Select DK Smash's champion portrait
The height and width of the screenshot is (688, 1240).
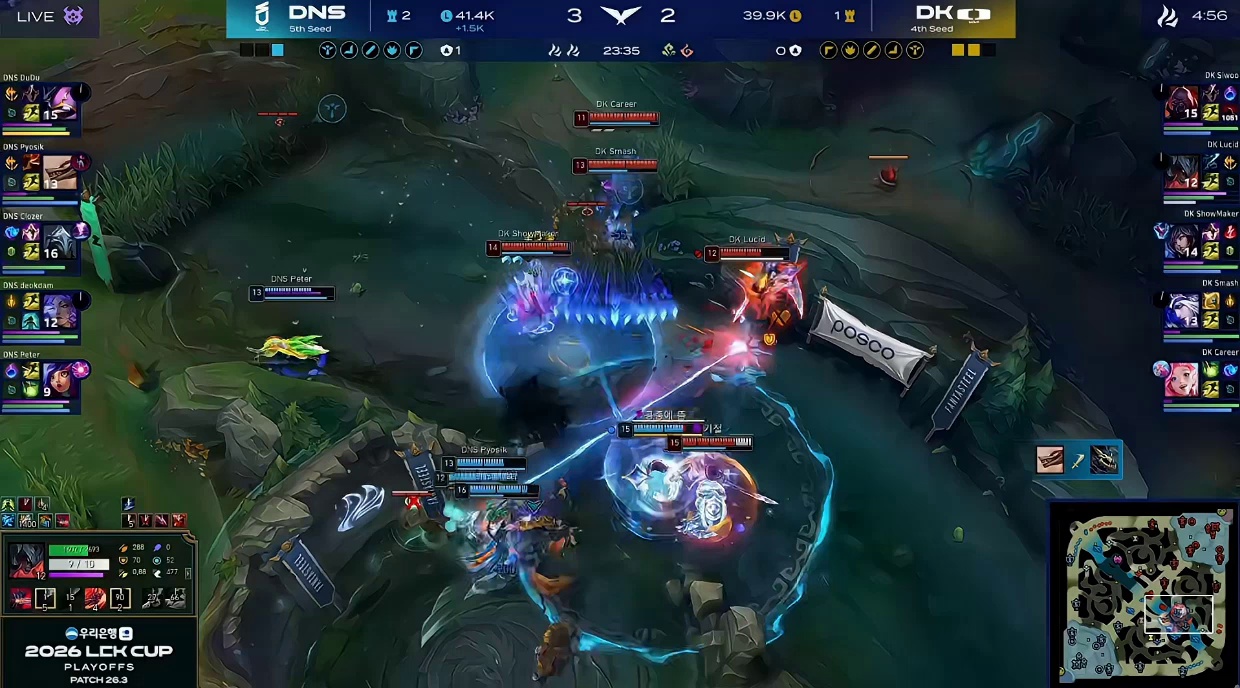pos(1180,311)
